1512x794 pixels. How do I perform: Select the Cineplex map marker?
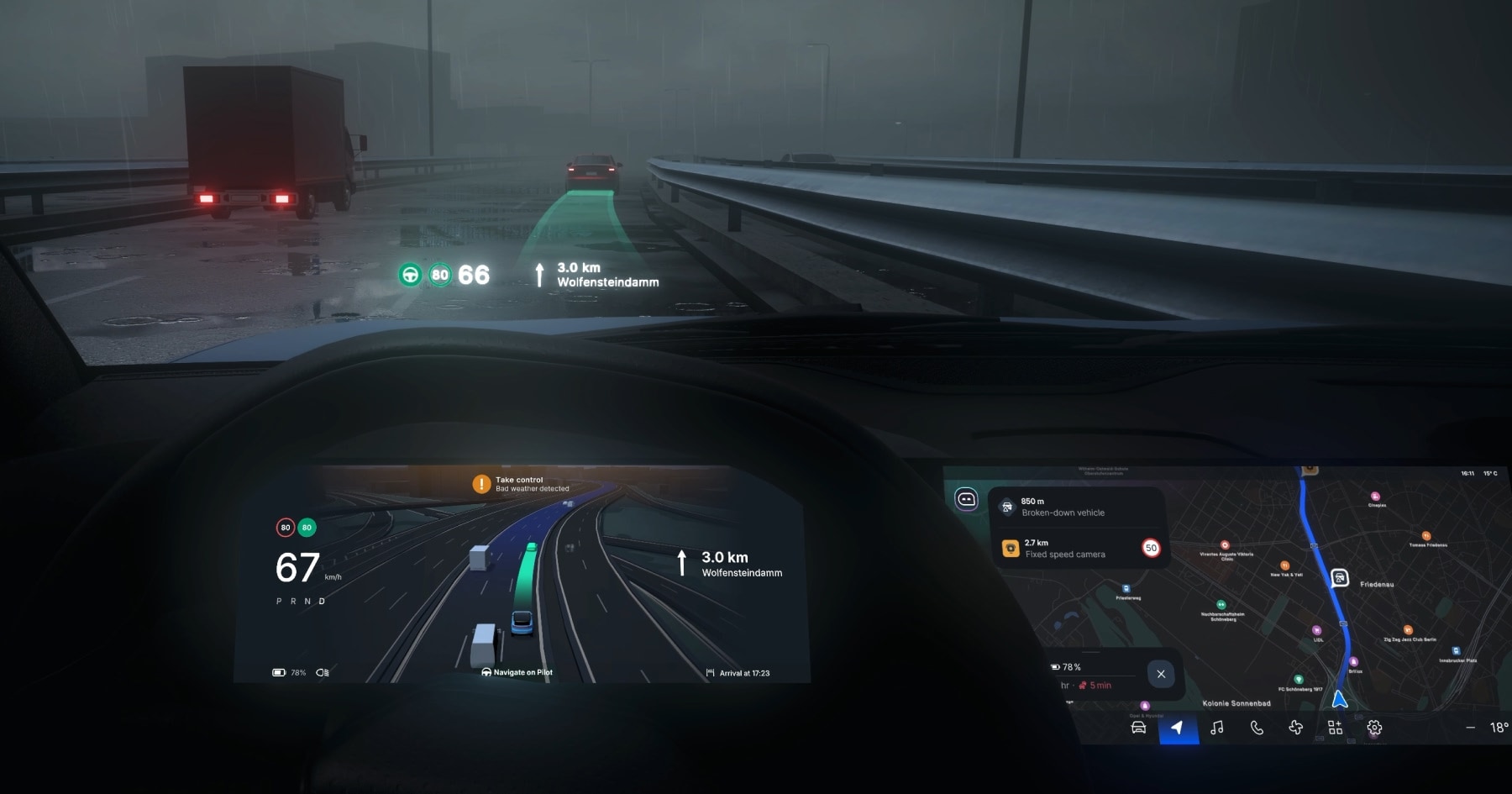click(1375, 497)
